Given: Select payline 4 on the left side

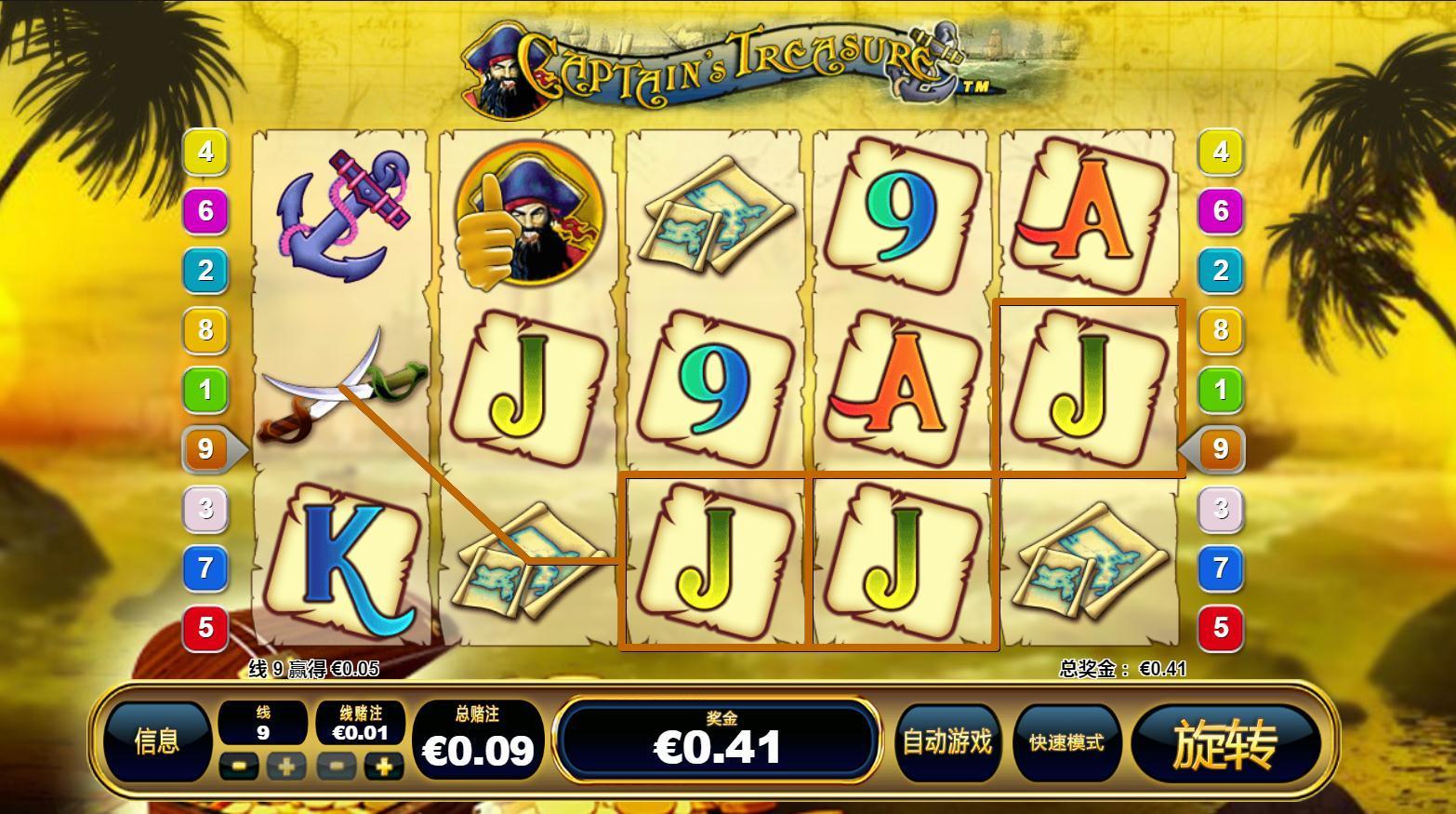Looking at the screenshot, I should click(x=205, y=151).
